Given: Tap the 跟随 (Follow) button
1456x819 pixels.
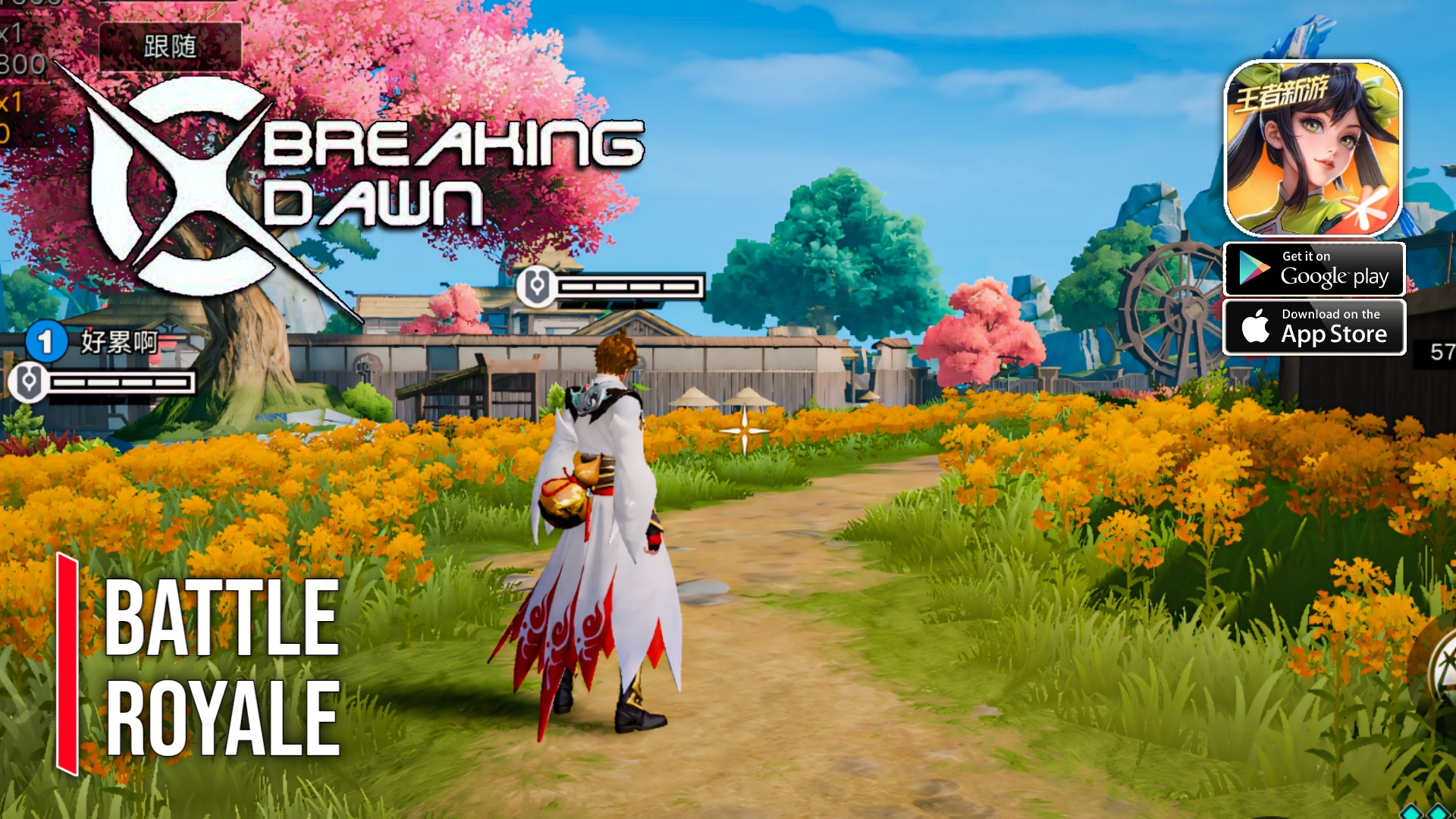Looking at the screenshot, I should coord(168,47).
